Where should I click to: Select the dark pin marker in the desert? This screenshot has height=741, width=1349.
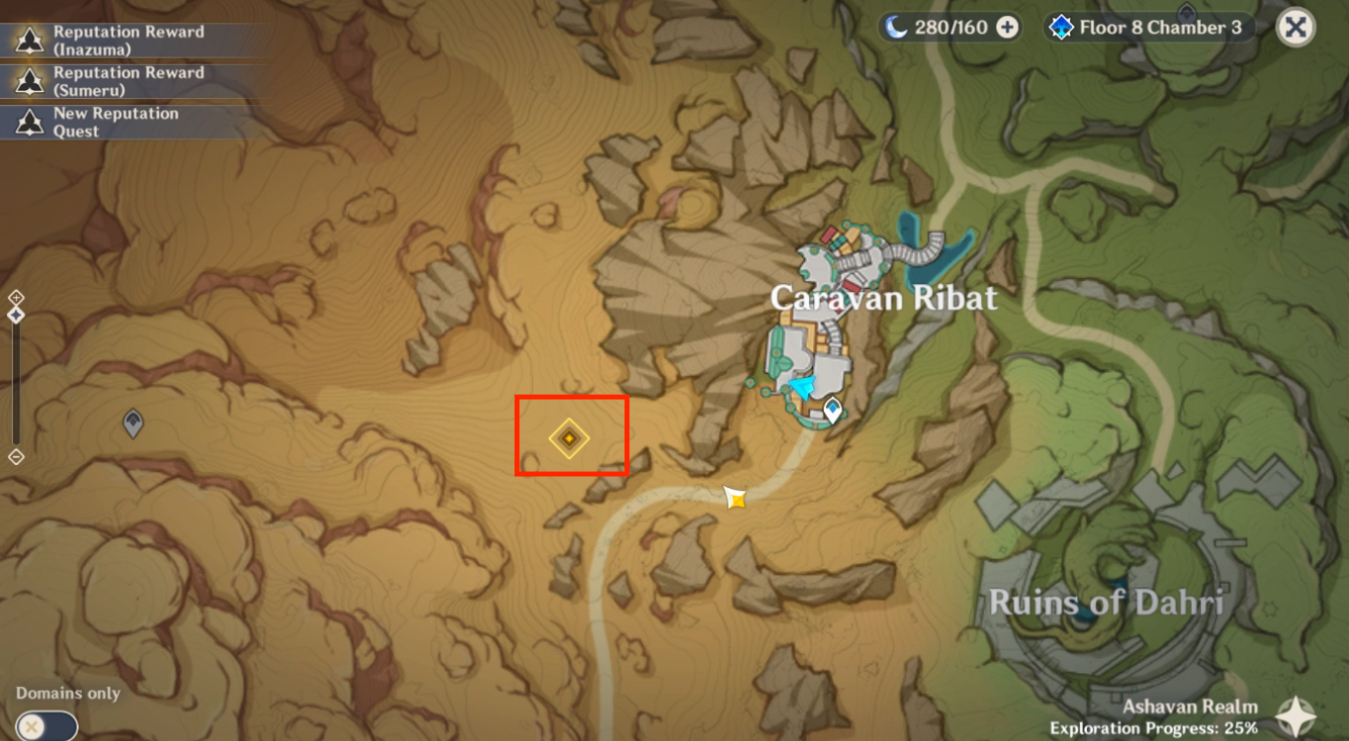coord(133,423)
